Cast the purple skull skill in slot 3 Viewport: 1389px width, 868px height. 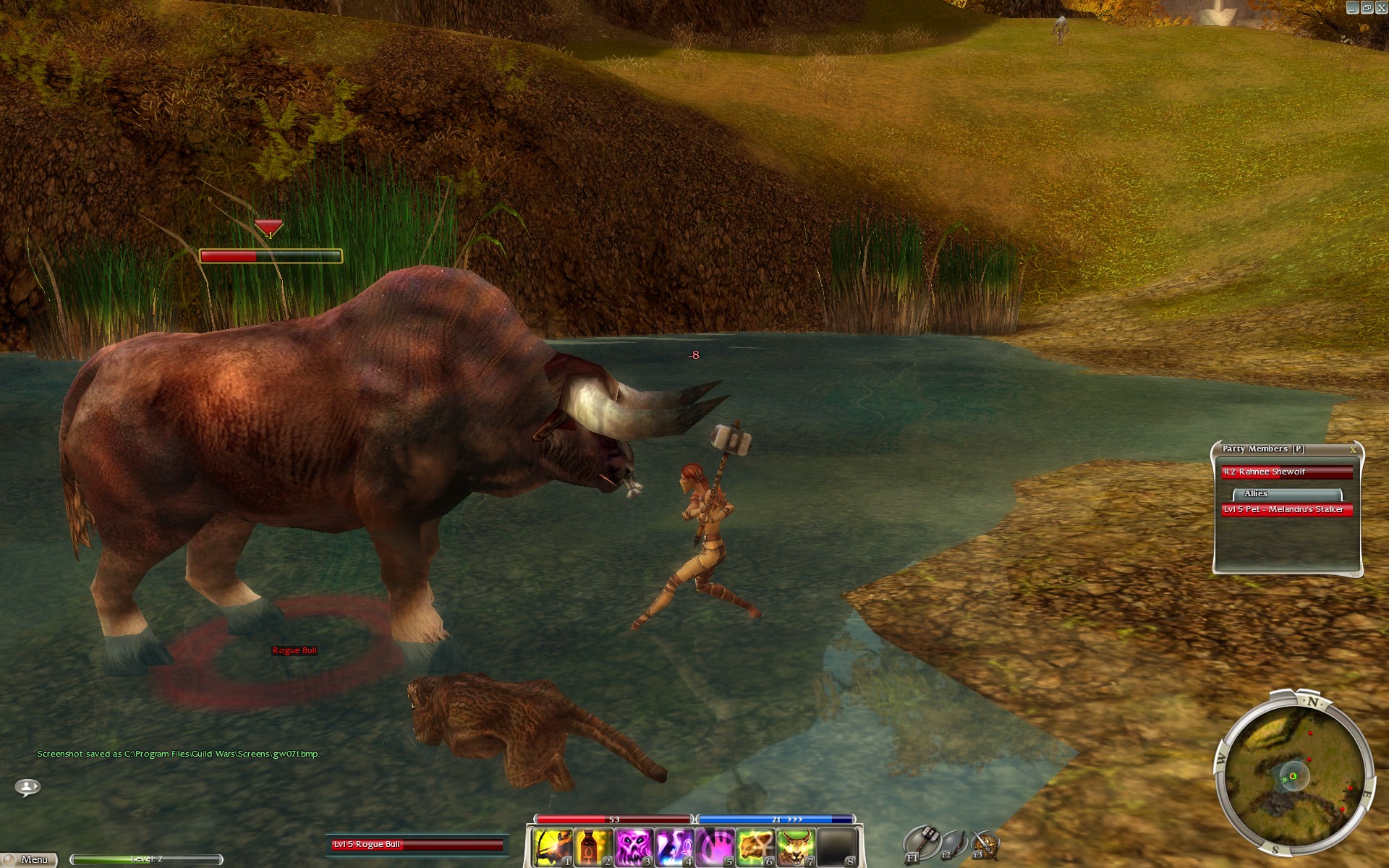634,847
